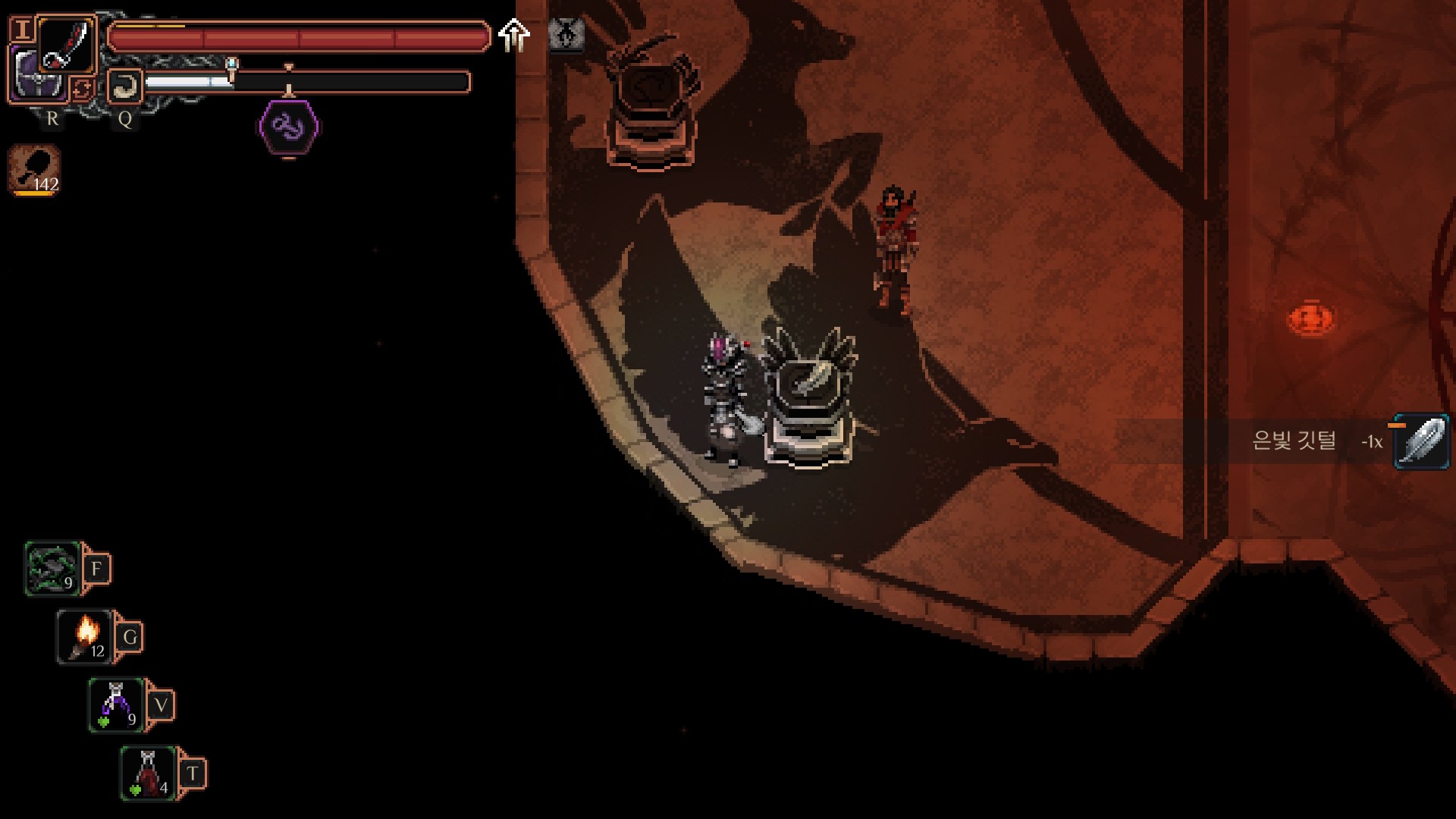This screenshot has height=819, width=1456.
Task: Click the purple hexagon rune icon
Action: [x=289, y=127]
